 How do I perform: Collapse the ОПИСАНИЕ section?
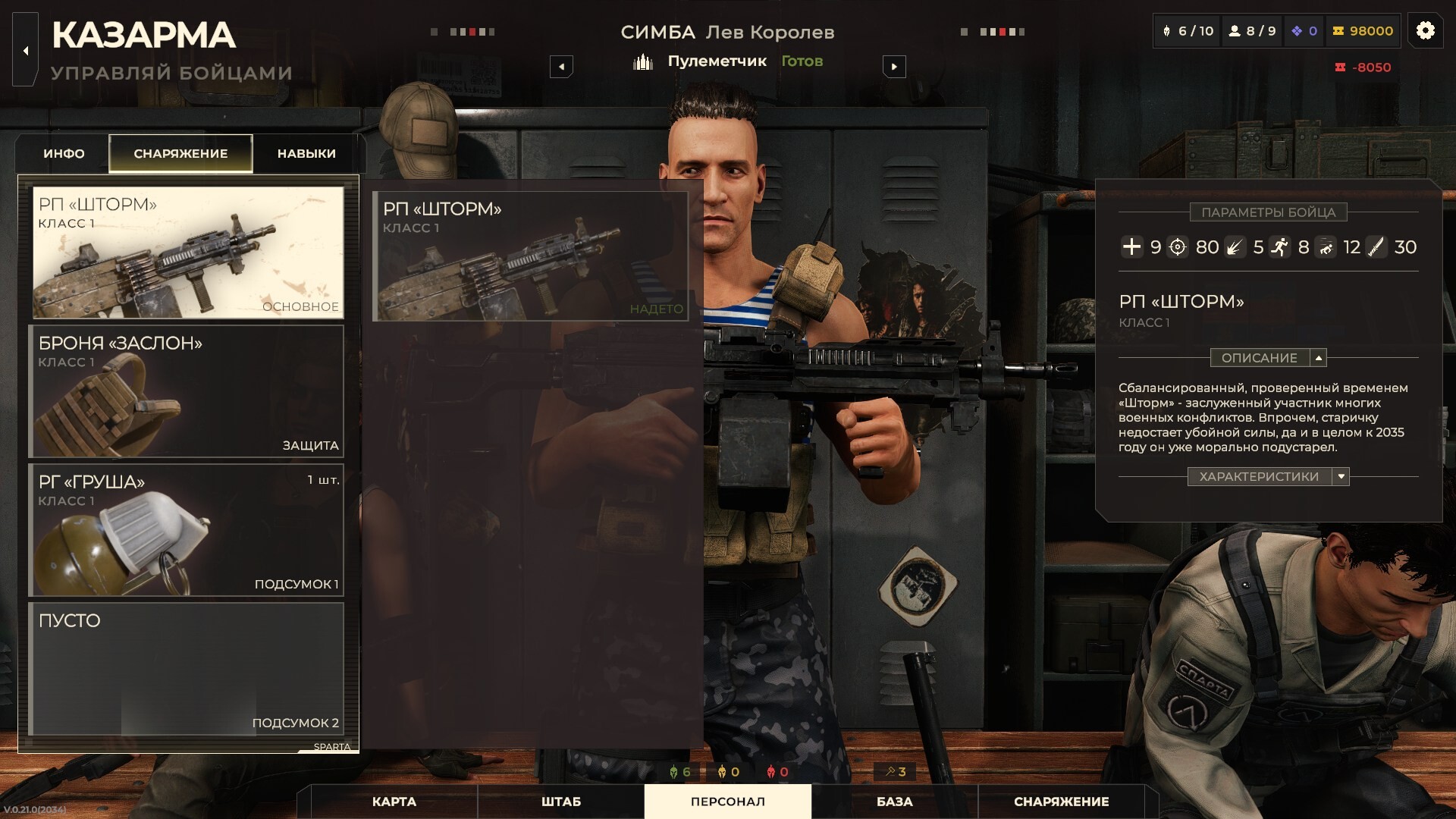(x=1319, y=358)
